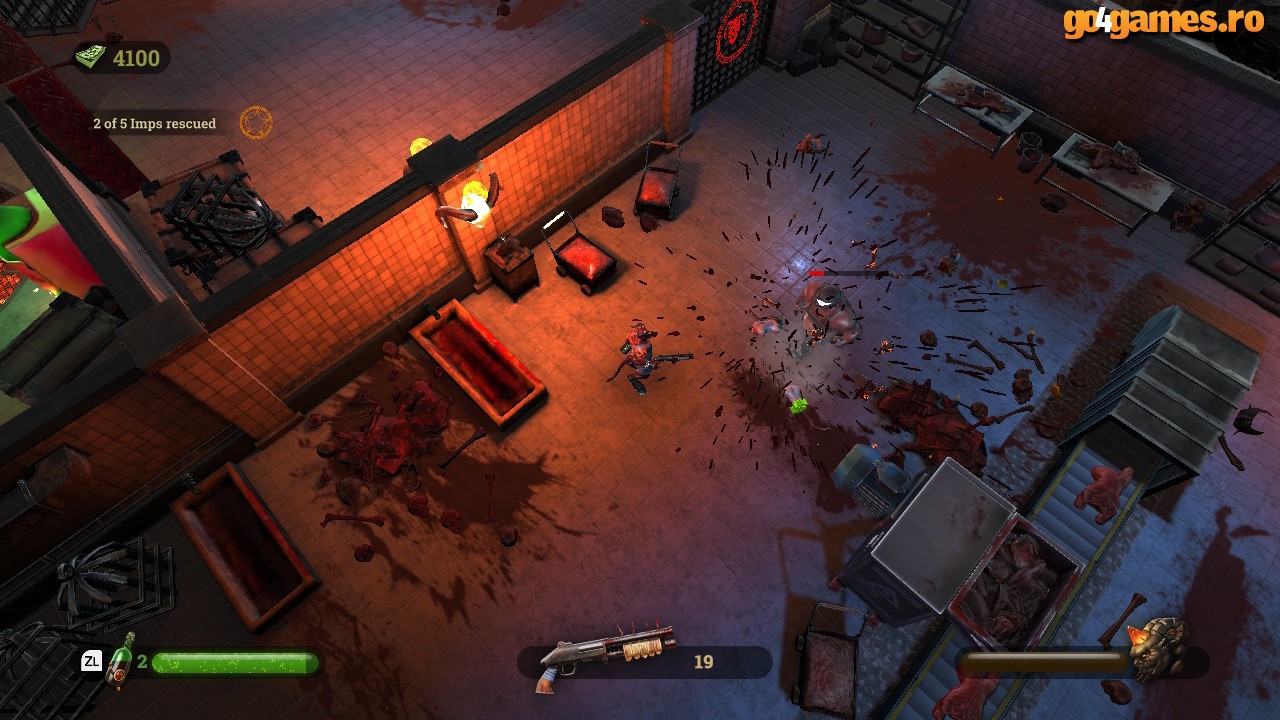Select the '2 of 5 Imps rescued' label
The height and width of the screenshot is (720, 1280).
pos(154,123)
